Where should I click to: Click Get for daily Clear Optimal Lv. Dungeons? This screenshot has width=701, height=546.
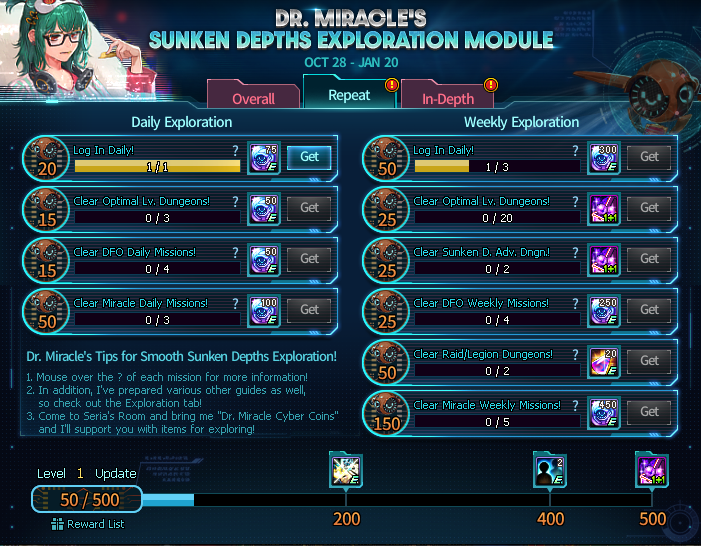(x=309, y=208)
